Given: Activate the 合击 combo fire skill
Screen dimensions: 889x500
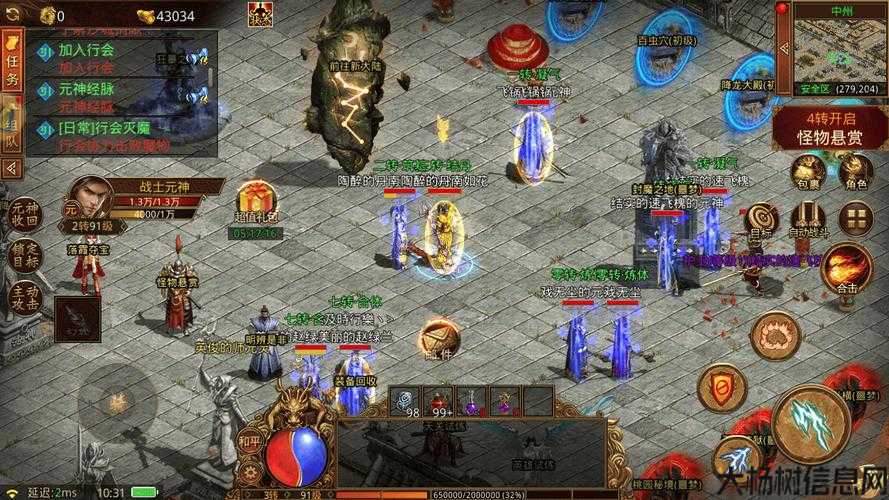Looking at the screenshot, I should [x=846, y=266].
